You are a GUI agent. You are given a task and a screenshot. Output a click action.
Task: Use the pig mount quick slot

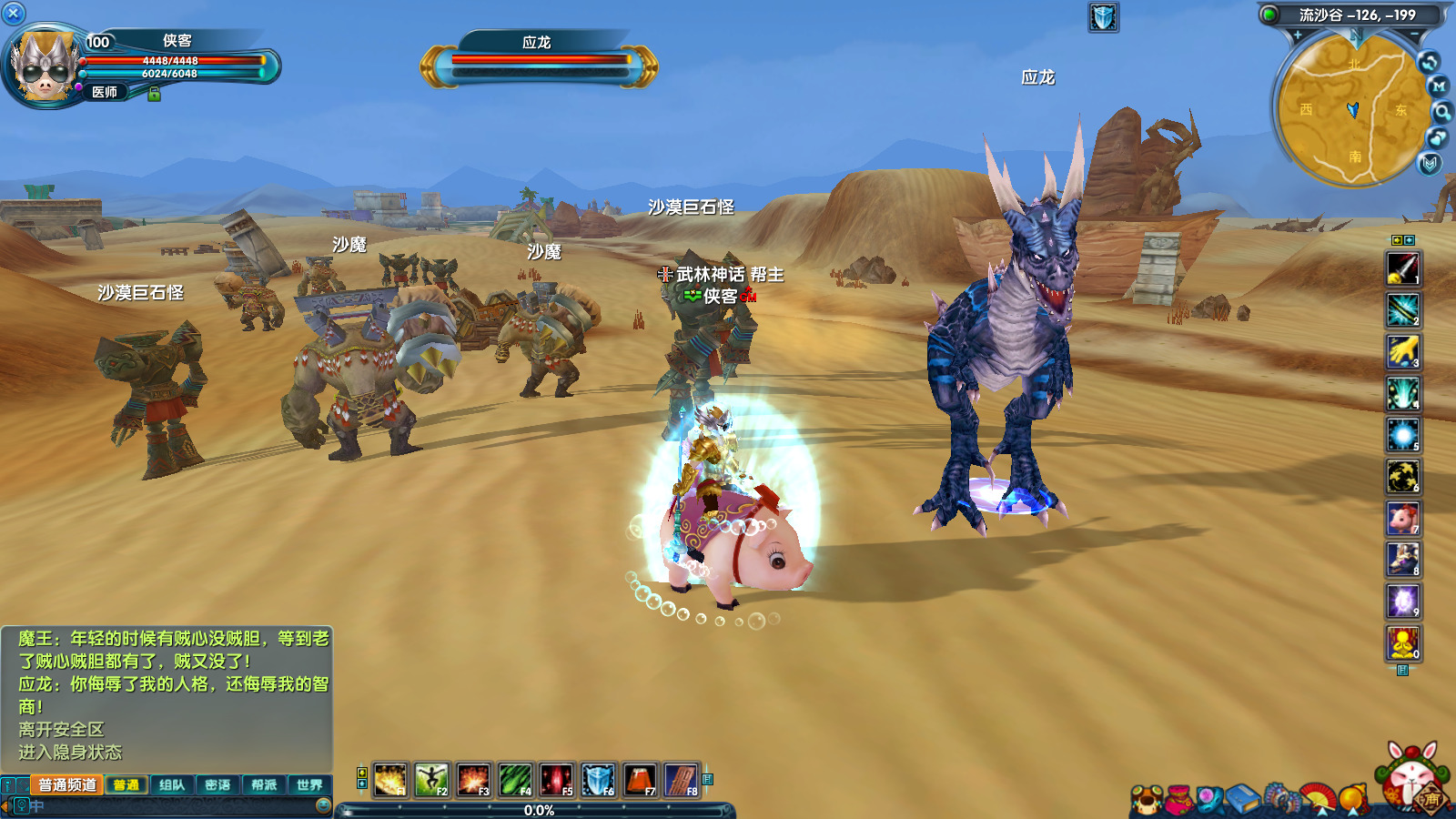[x=1402, y=519]
